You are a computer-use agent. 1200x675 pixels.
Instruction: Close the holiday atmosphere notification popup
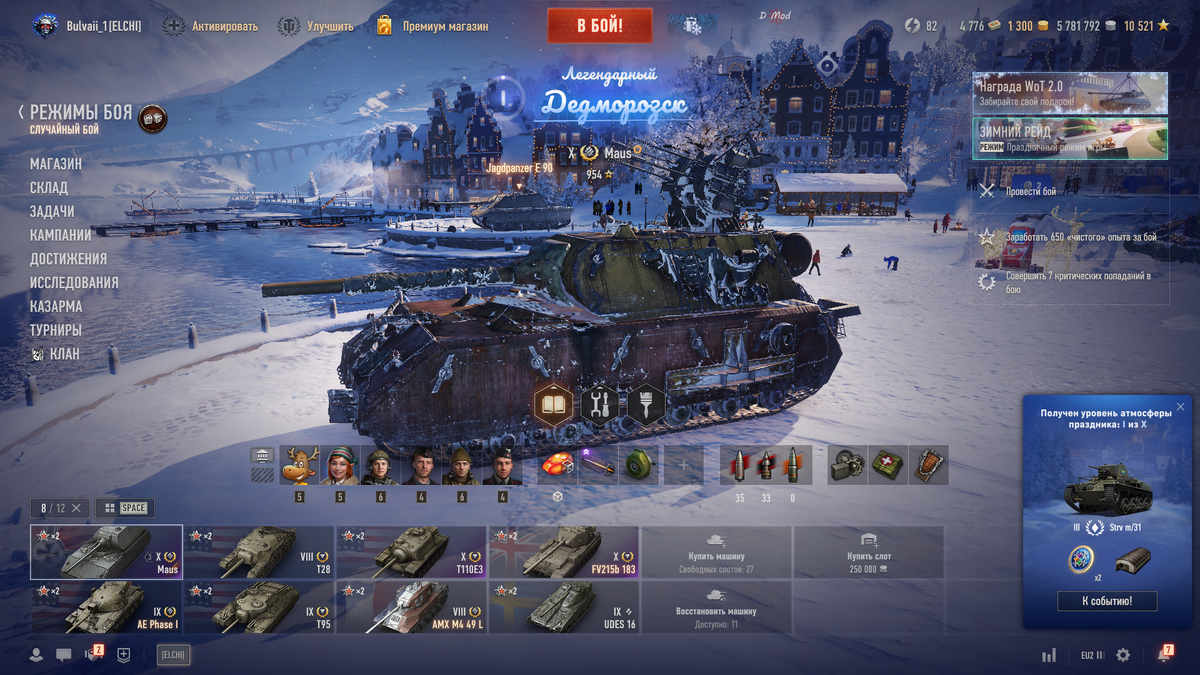[x=1180, y=407]
